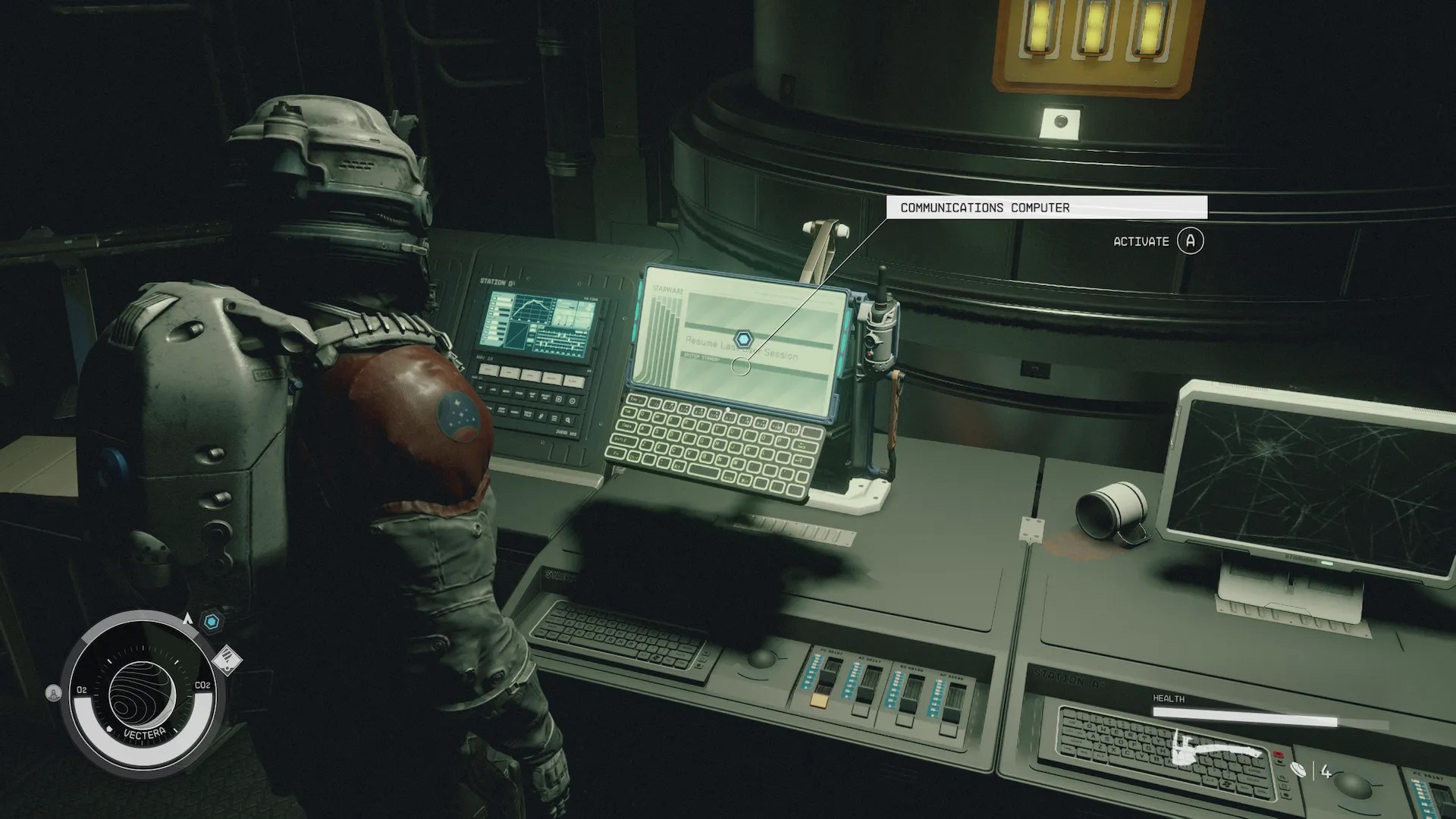The height and width of the screenshot is (819, 1456).
Task: Click the grenade icon next to the ammo count
Action: (1298, 768)
